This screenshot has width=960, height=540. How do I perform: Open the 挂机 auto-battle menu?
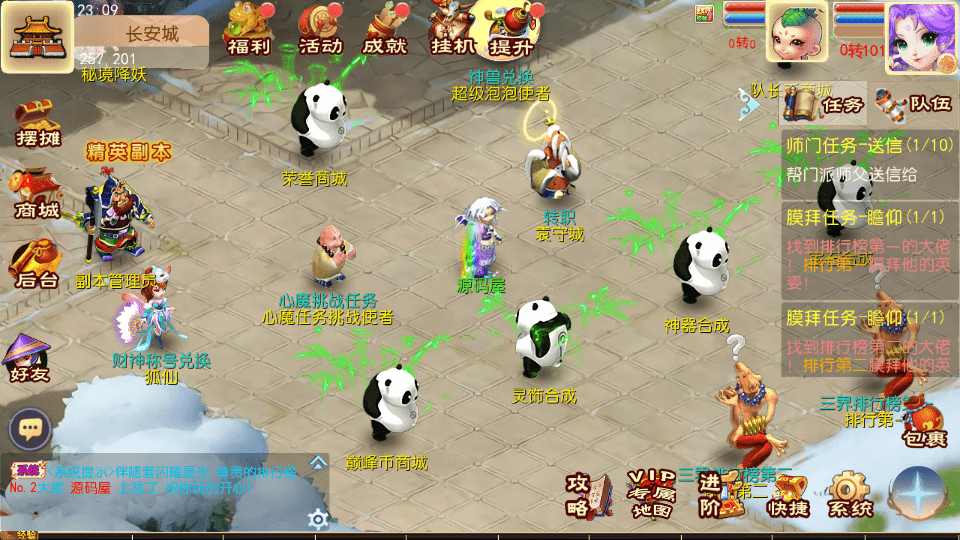[453, 29]
